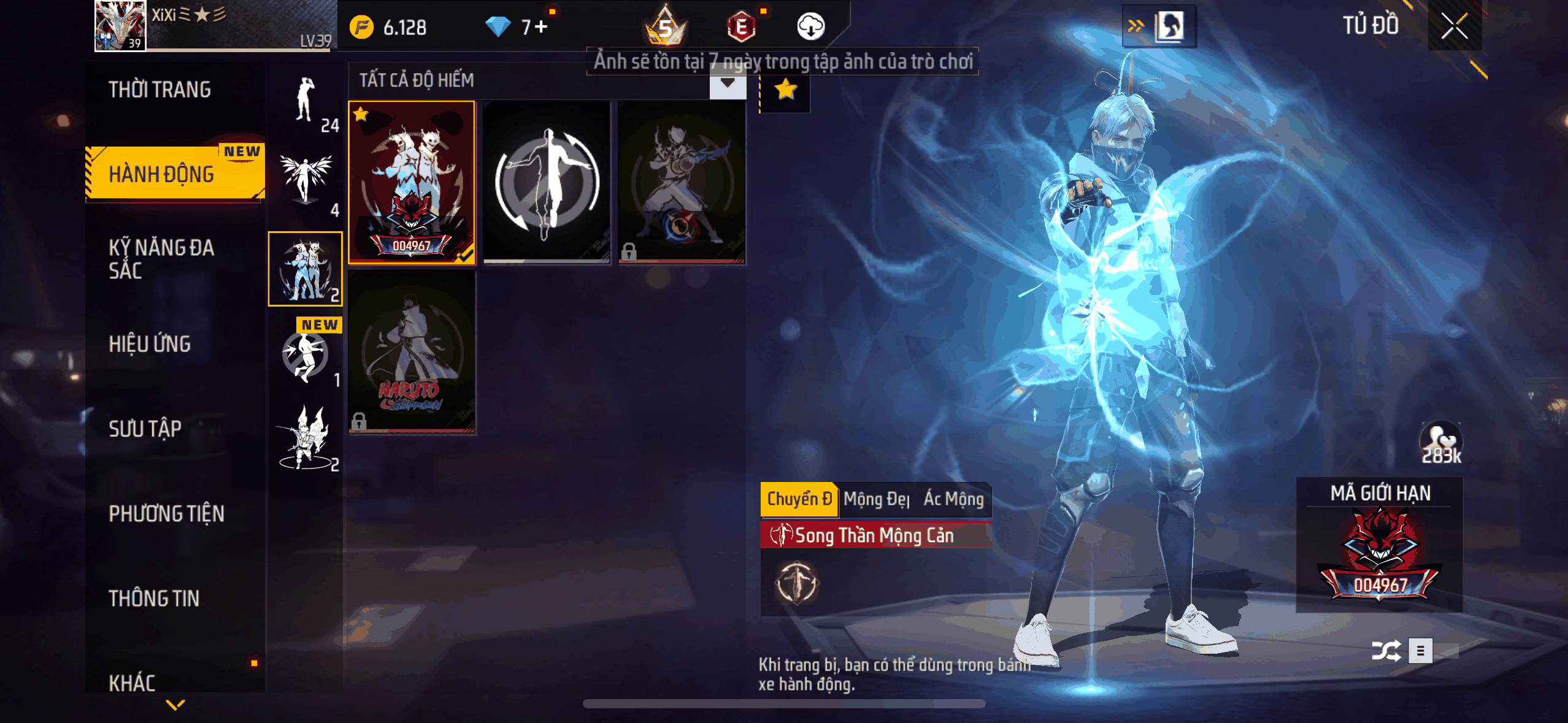This screenshot has height=723, width=1568.
Task: Switch to PHƯƠNG TIỆN category
Action: click(x=167, y=513)
